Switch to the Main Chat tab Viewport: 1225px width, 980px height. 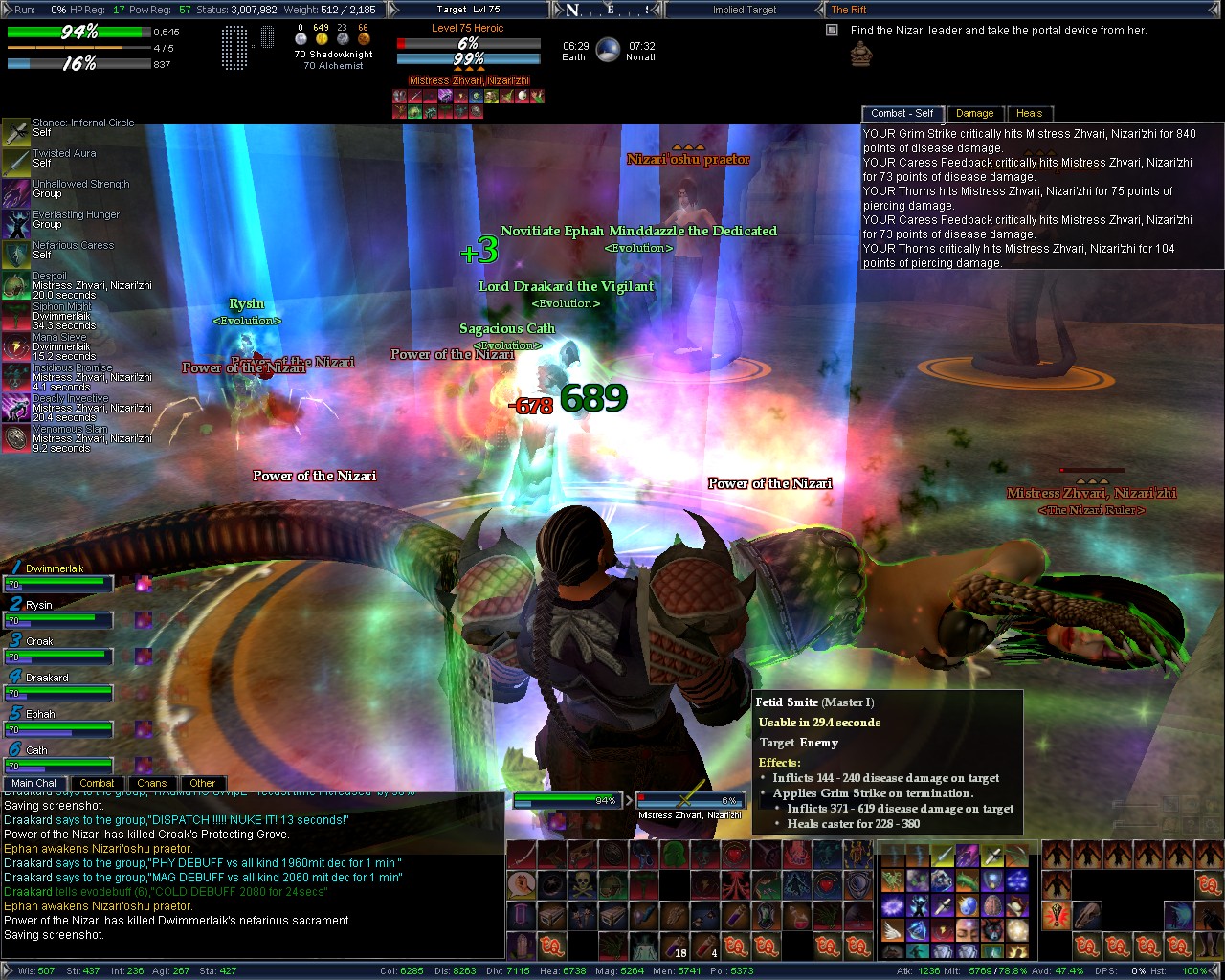pos(34,783)
